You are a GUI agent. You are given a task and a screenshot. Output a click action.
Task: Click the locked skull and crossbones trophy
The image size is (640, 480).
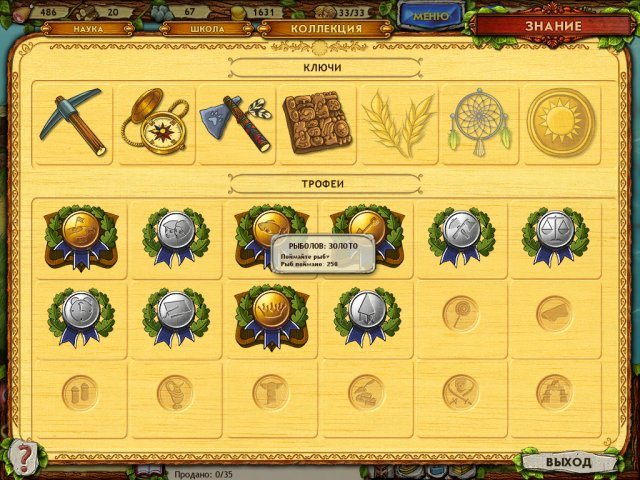[x=460, y=392]
